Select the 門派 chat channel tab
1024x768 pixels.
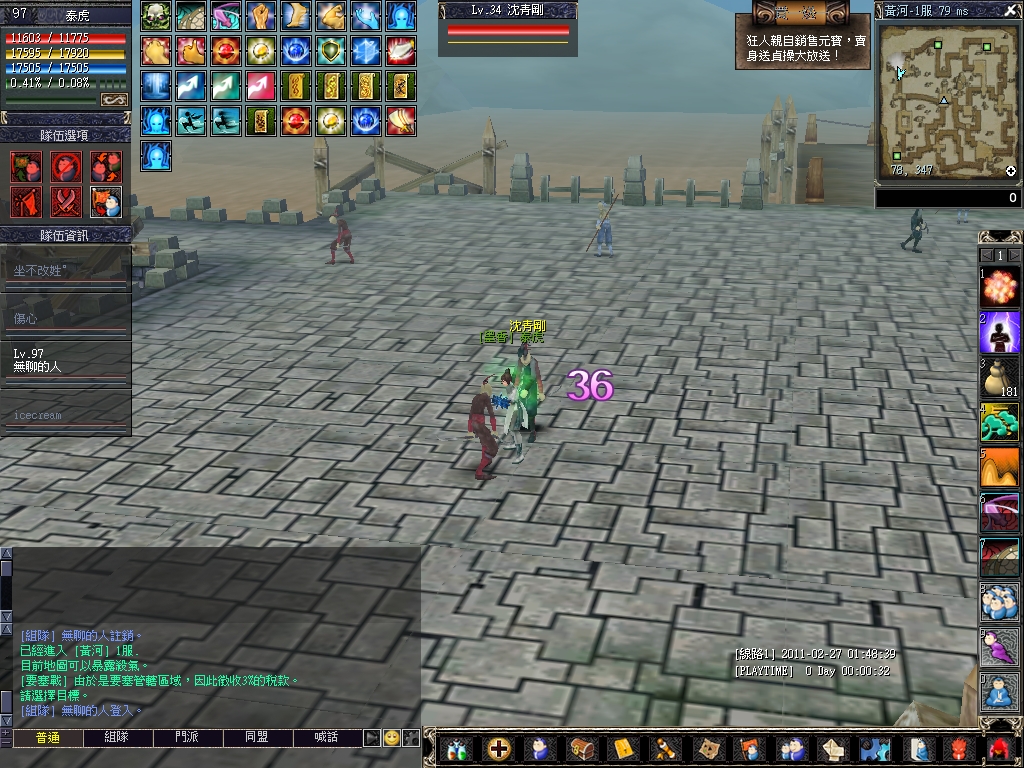(x=187, y=737)
